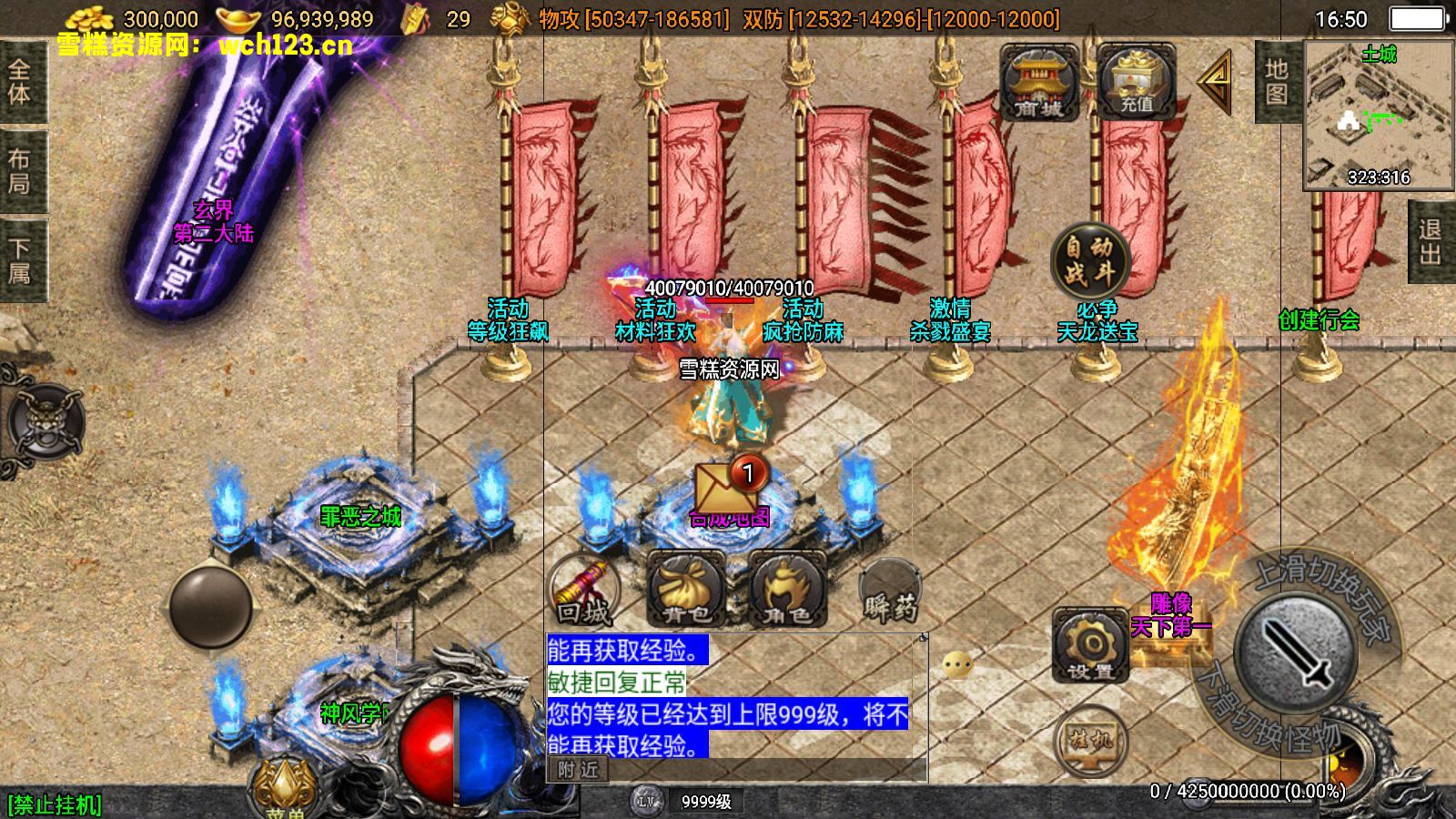Open the 菜单 menu emblem
The height and width of the screenshot is (819, 1456).
coord(285,788)
